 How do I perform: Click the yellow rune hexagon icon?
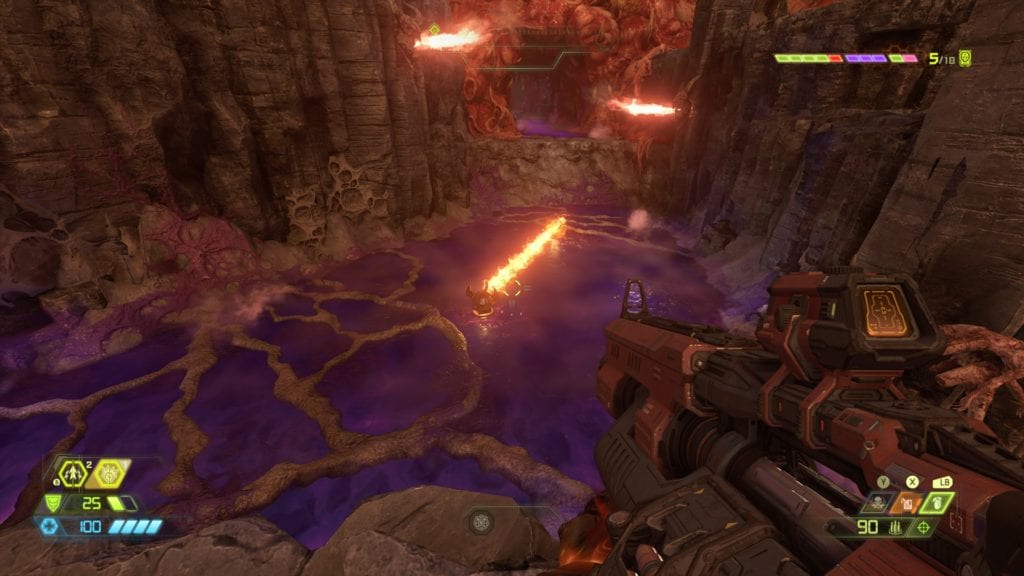coord(107,473)
